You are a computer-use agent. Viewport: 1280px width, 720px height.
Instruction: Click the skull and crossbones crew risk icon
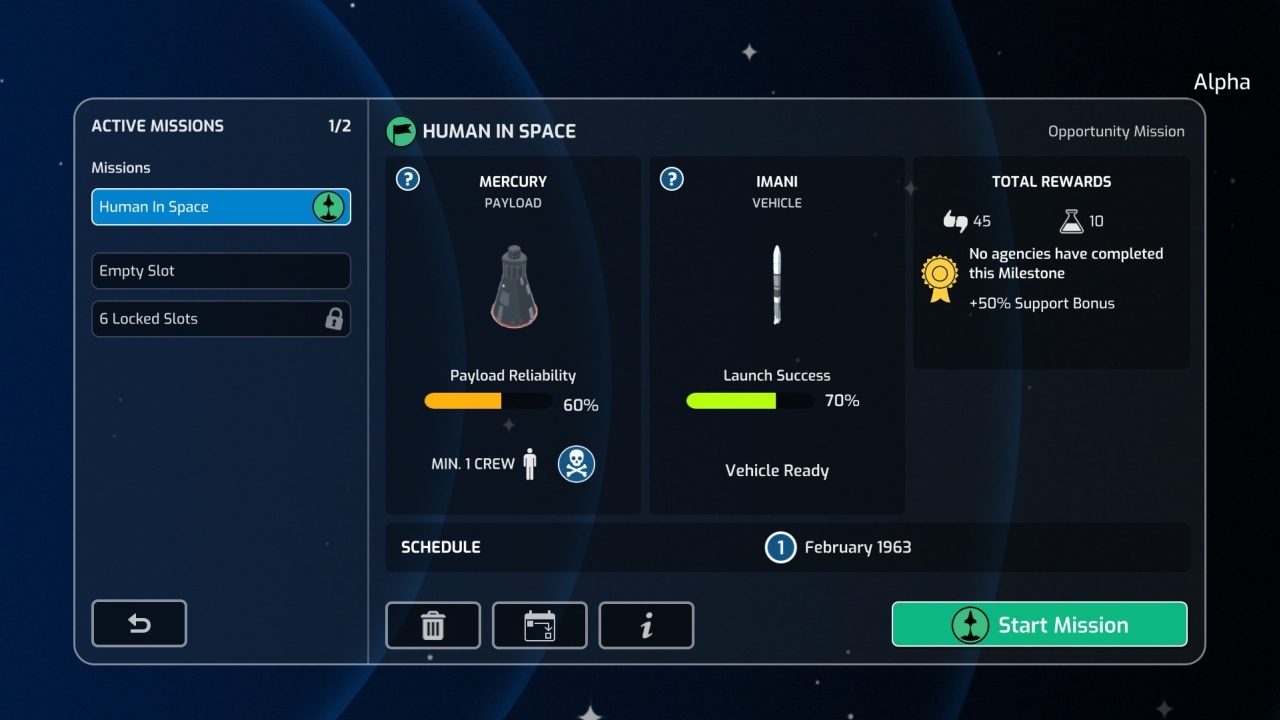point(576,464)
